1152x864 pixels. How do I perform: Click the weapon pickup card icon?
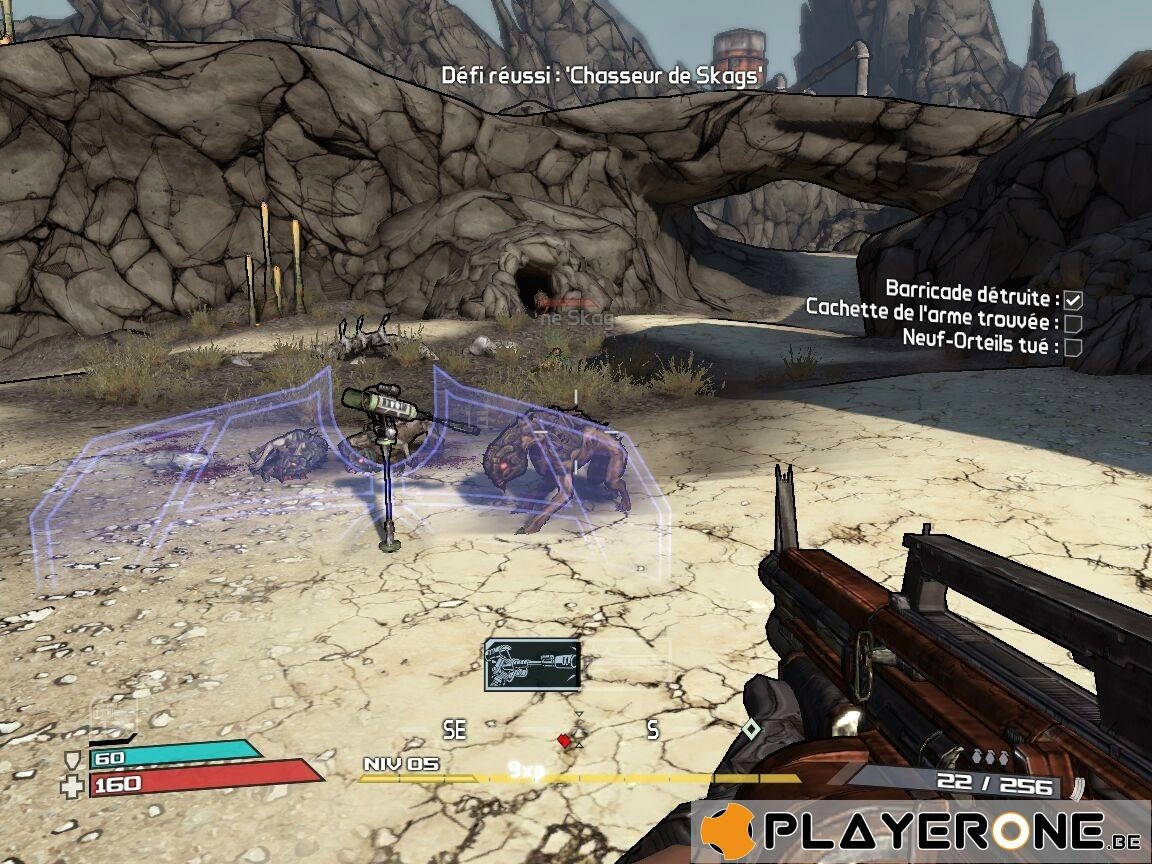[x=532, y=664]
